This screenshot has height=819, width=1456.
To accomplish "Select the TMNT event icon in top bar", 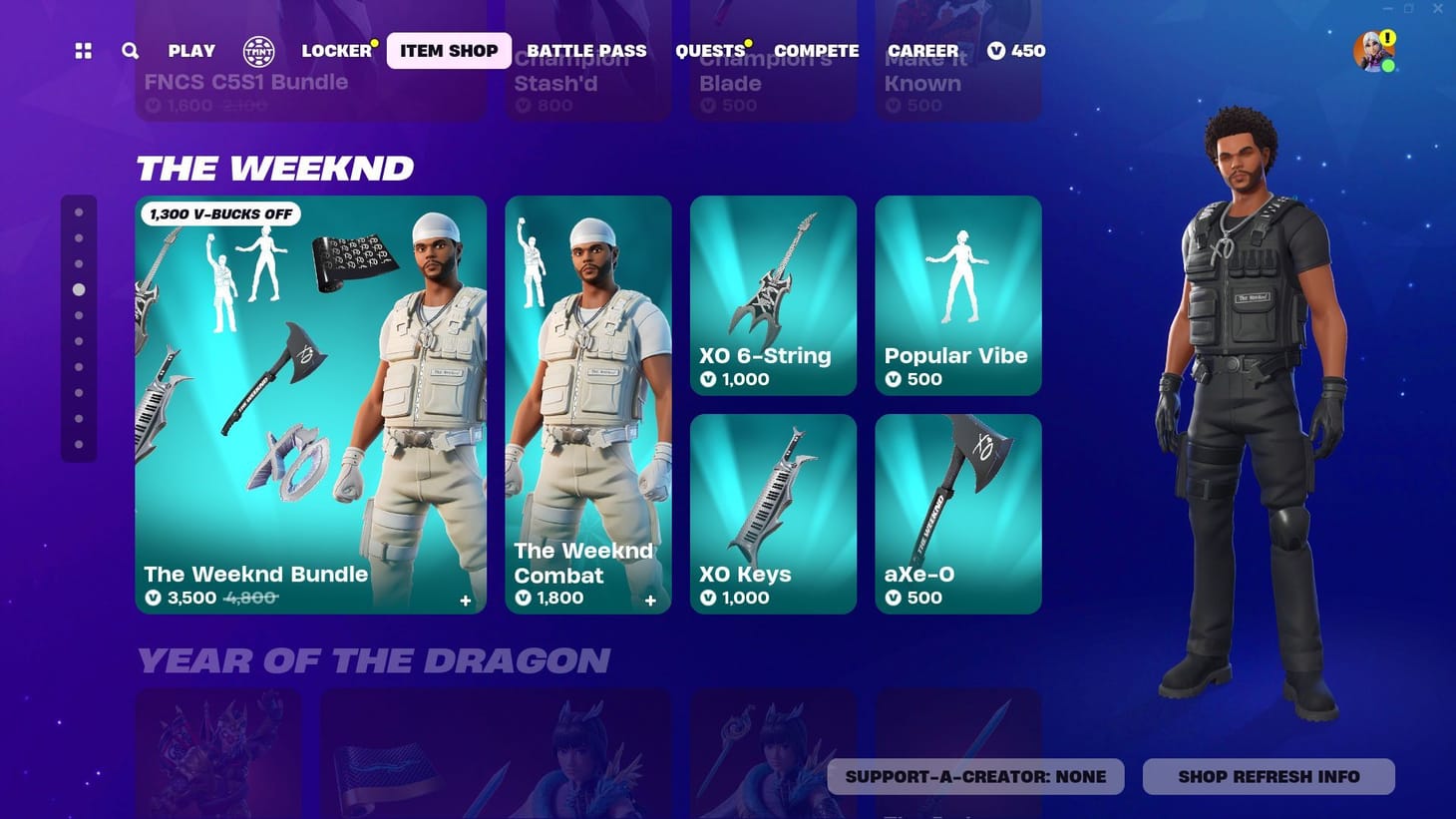I will click(x=259, y=50).
